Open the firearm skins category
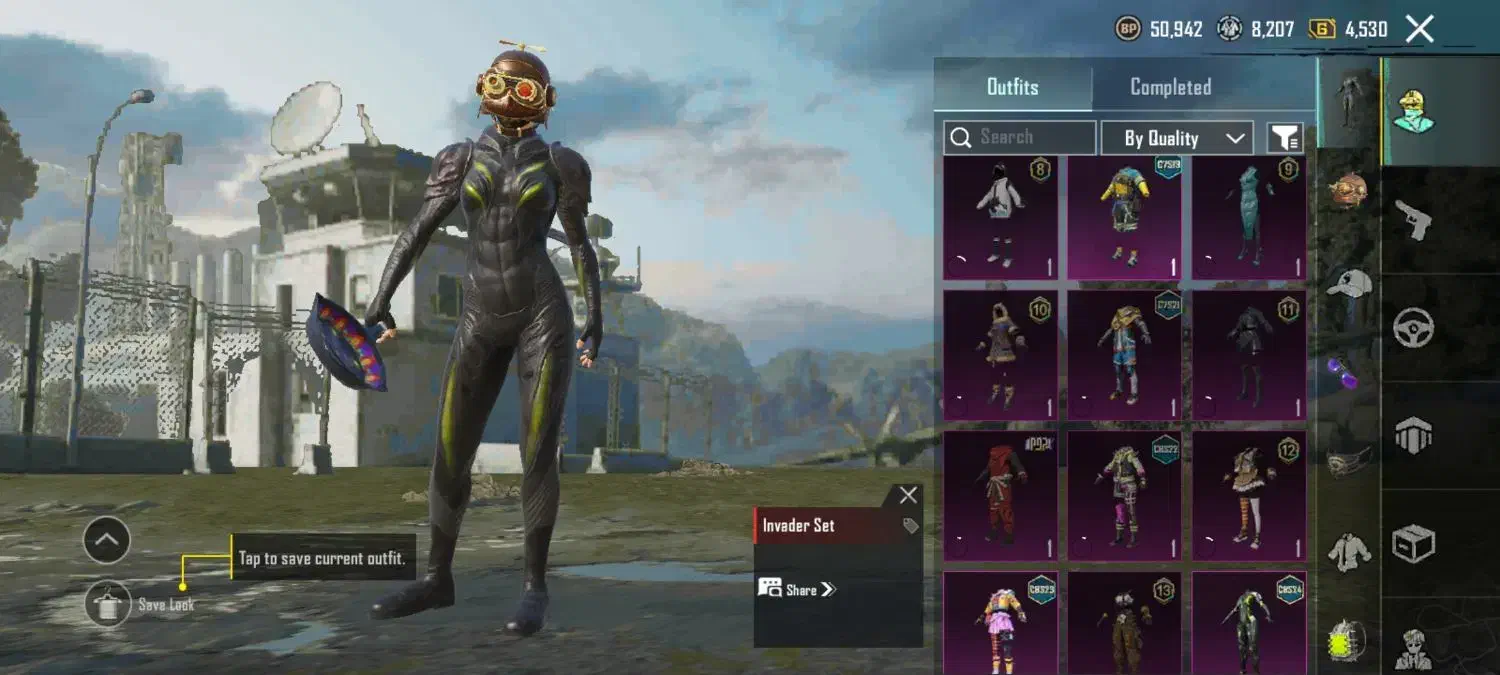1500x675 pixels. click(1413, 220)
